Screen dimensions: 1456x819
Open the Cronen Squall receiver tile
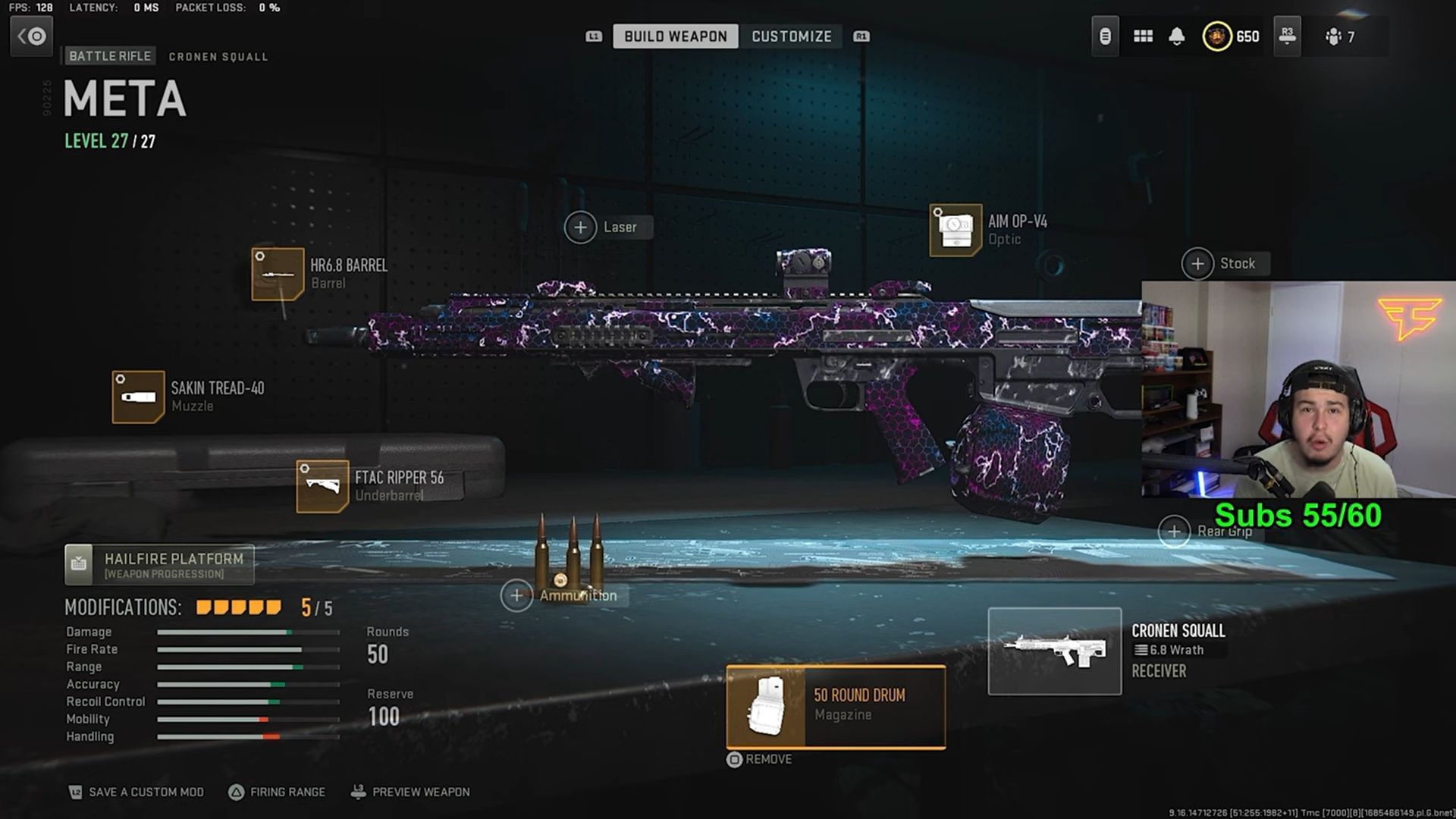coord(1054,651)
